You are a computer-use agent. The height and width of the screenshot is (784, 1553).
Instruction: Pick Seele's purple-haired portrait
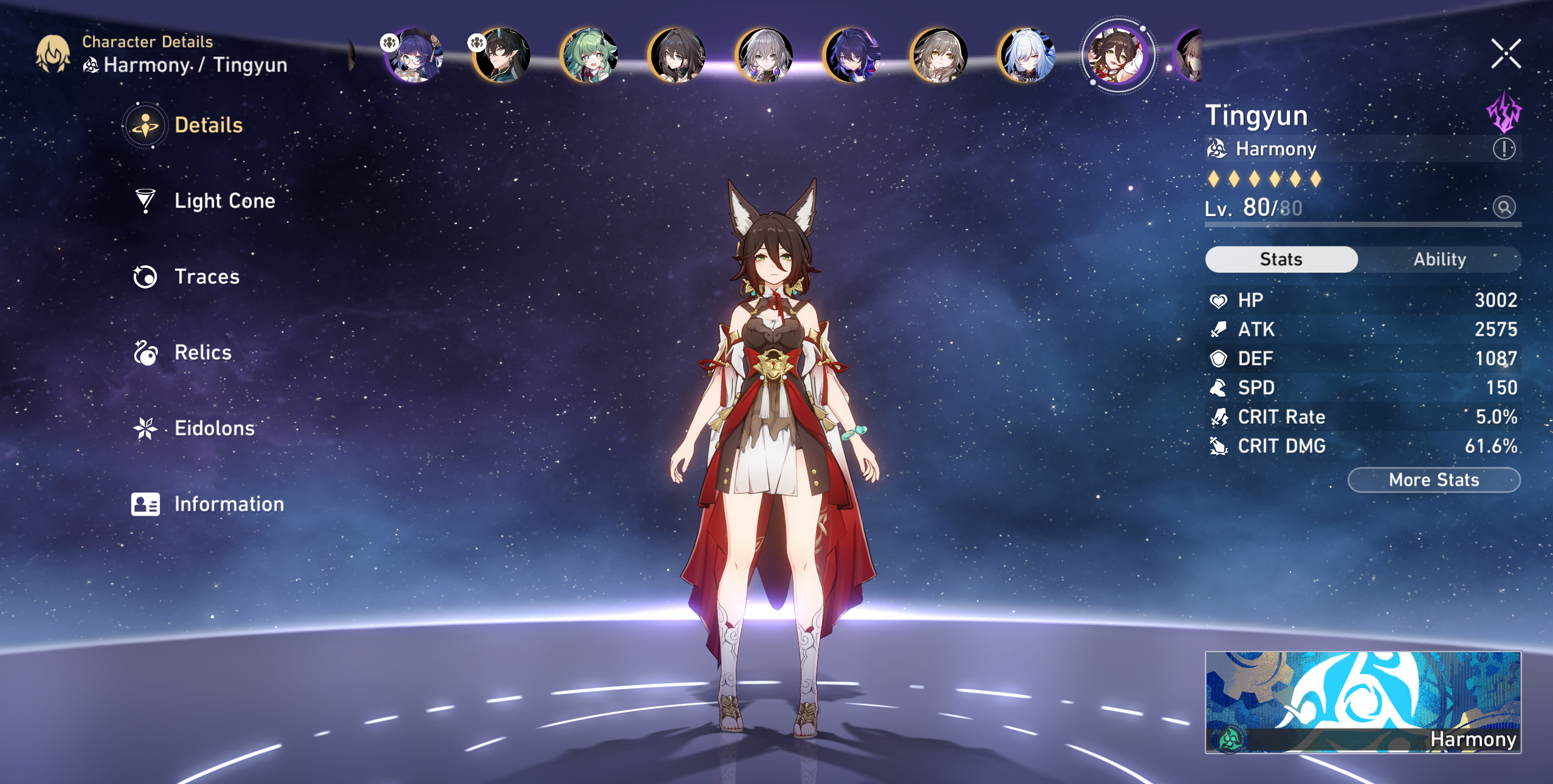851,55
